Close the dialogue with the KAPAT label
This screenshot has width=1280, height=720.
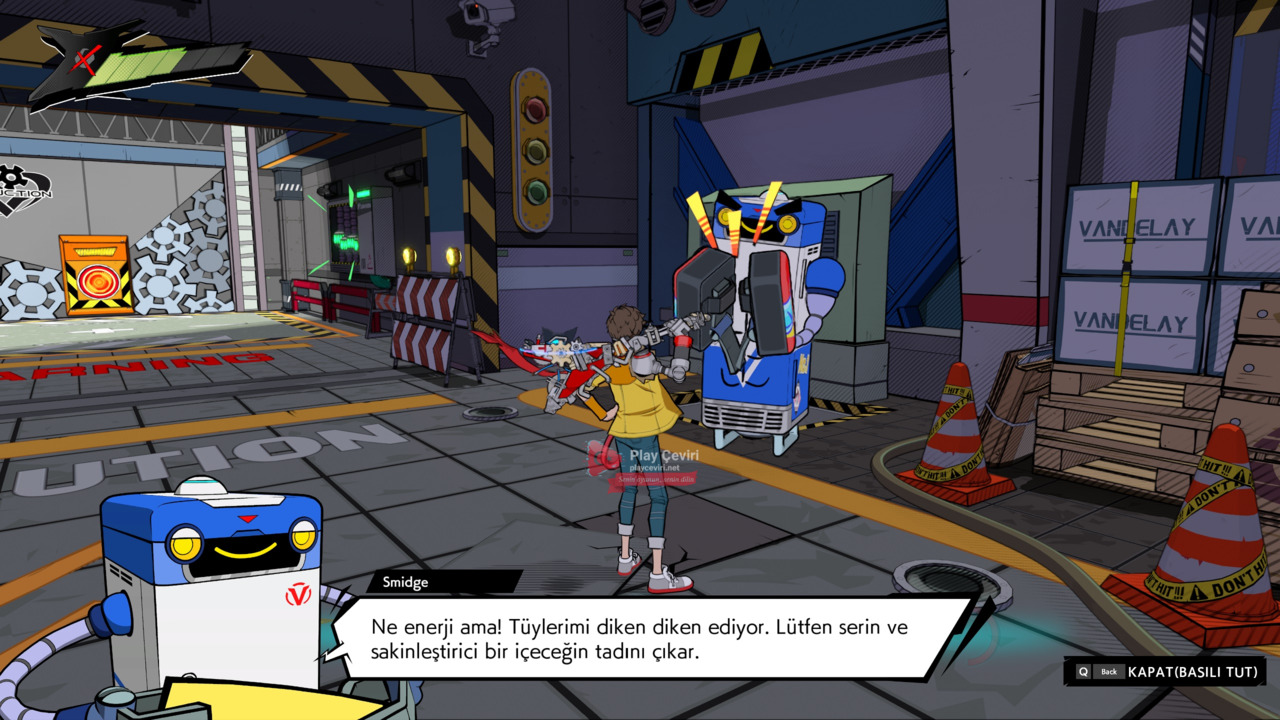pyautogui.click(x=1191, y=672)
